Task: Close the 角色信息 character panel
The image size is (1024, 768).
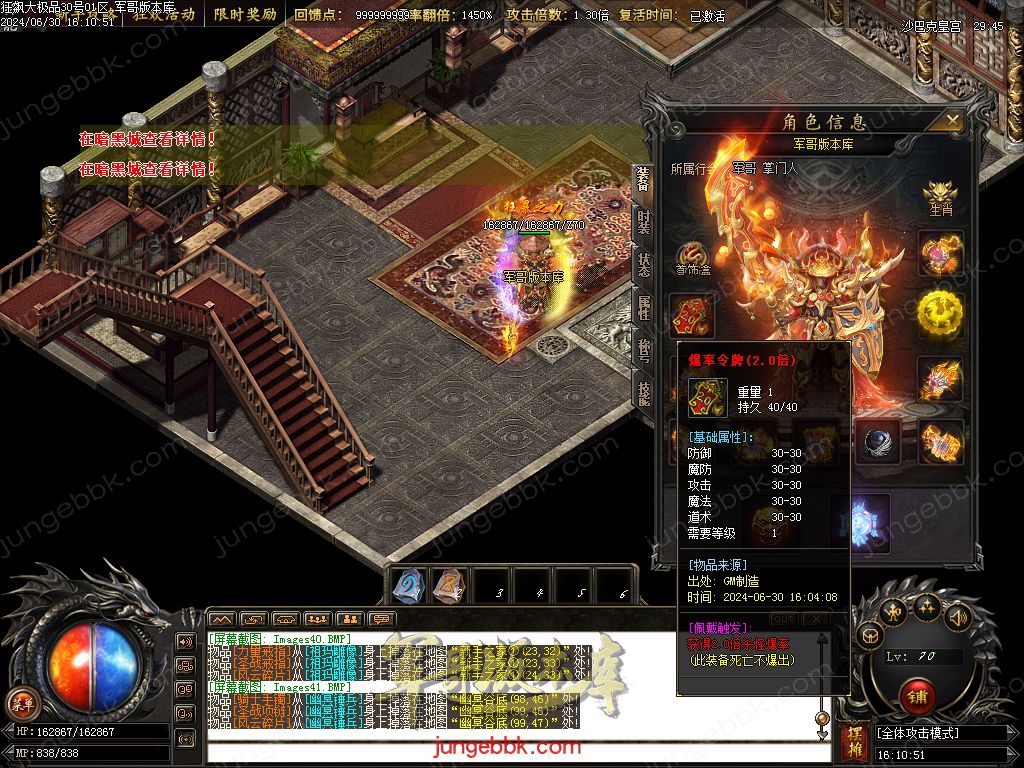Action: (x=953, y=121)
